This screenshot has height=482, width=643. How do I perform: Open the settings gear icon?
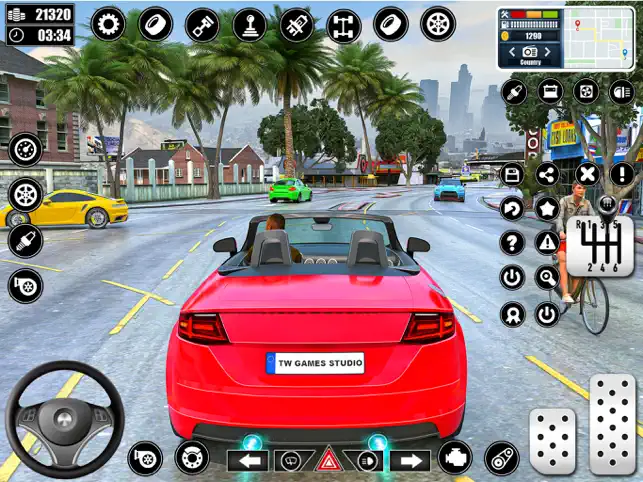click(x=108, y=23)
